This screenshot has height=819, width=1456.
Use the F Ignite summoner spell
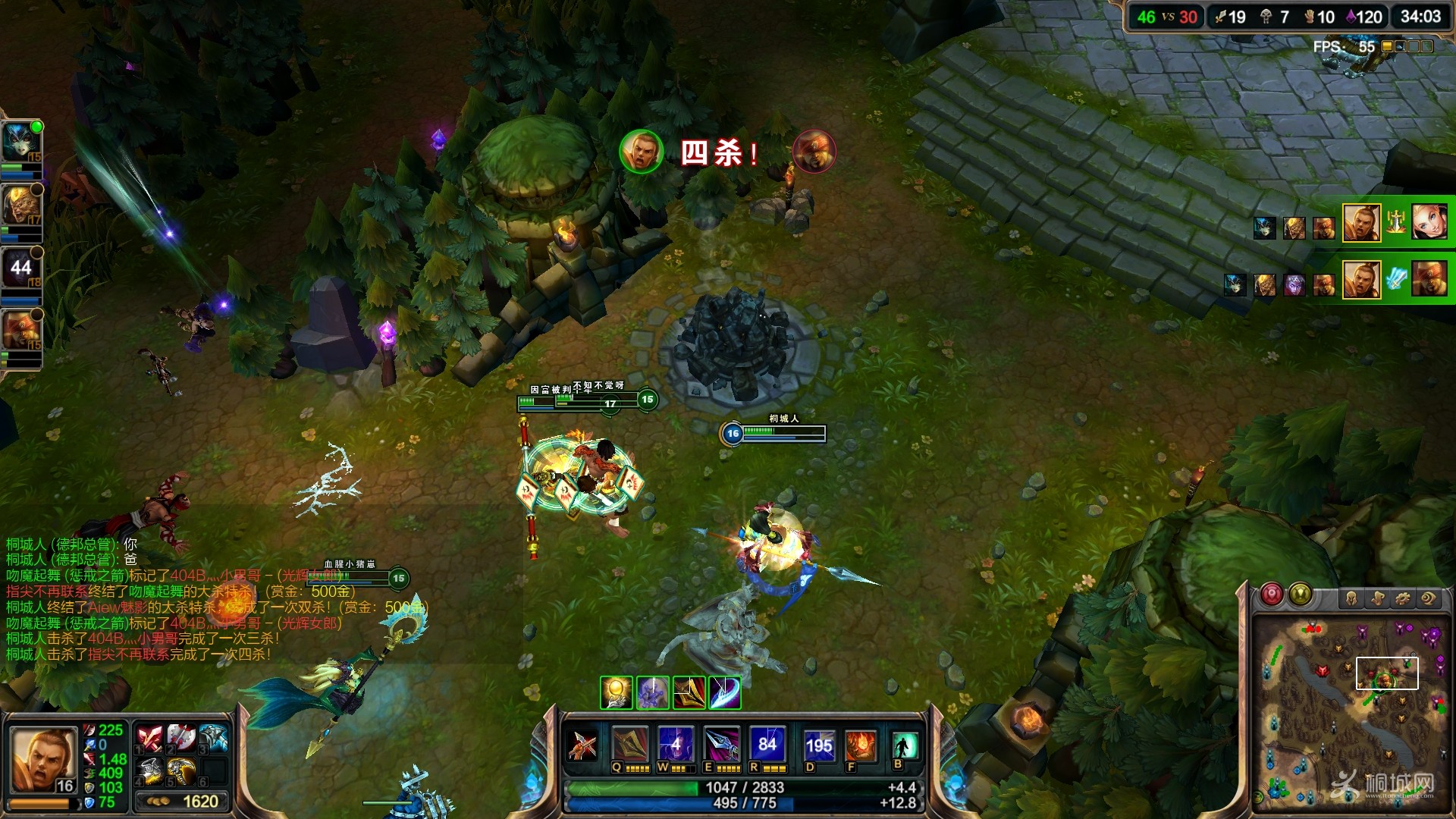click(x=861, y=746)
